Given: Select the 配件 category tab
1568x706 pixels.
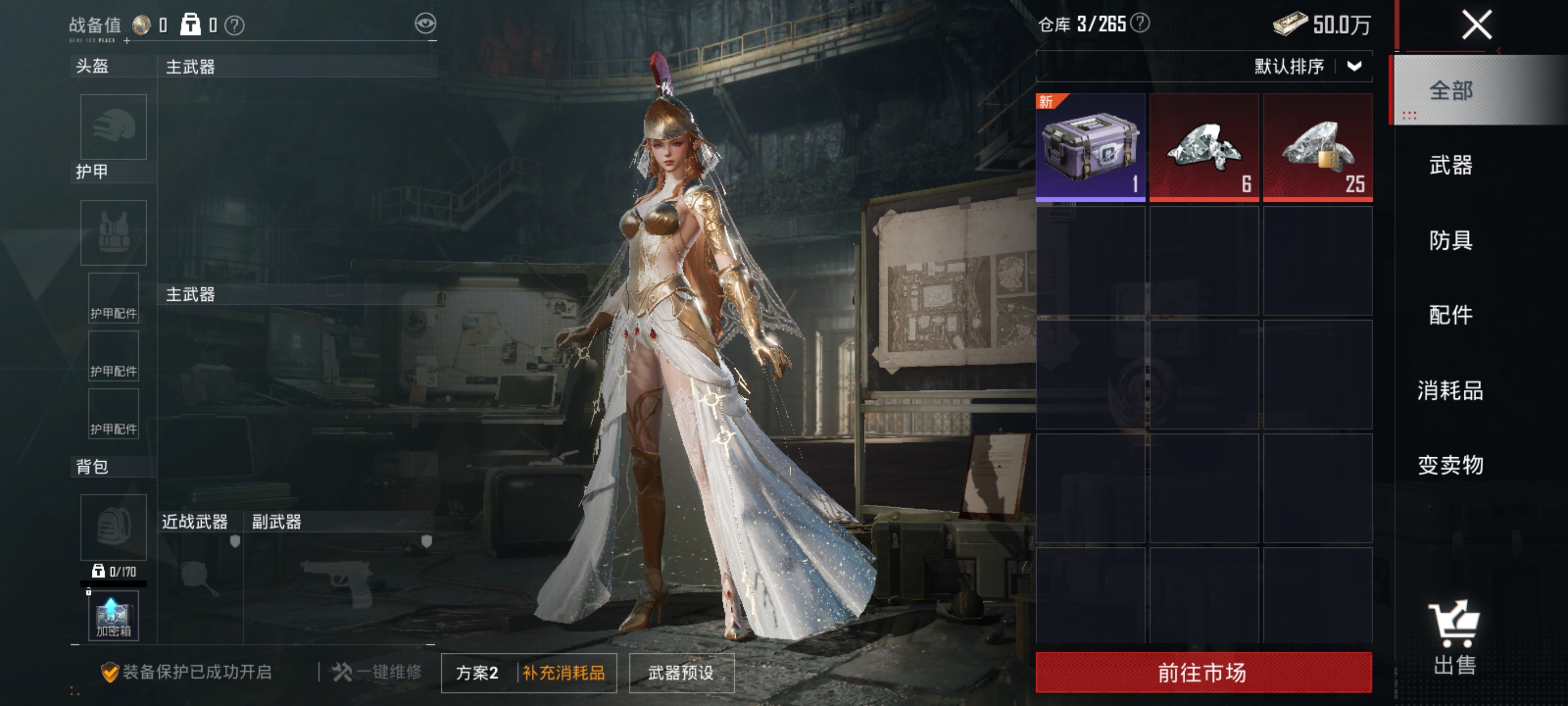Looking at the screenshot, I should point(1450,315).
